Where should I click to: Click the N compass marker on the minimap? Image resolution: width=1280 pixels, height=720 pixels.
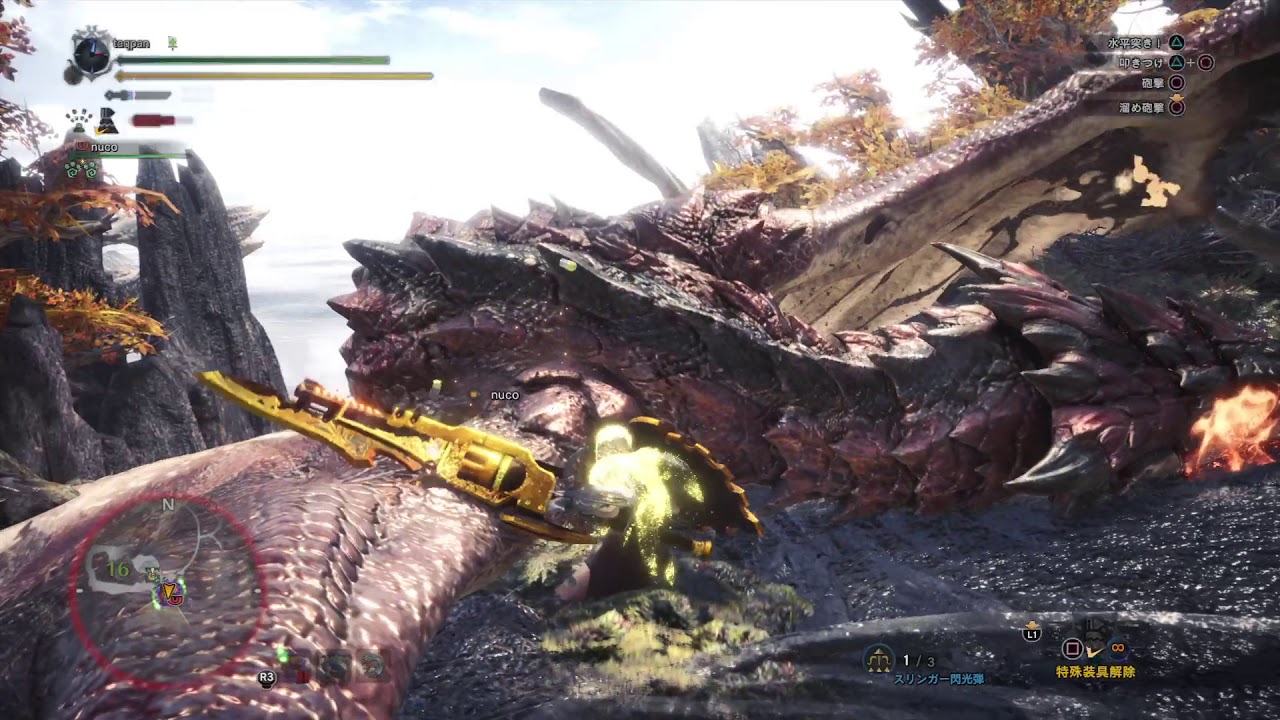(167, 506)
